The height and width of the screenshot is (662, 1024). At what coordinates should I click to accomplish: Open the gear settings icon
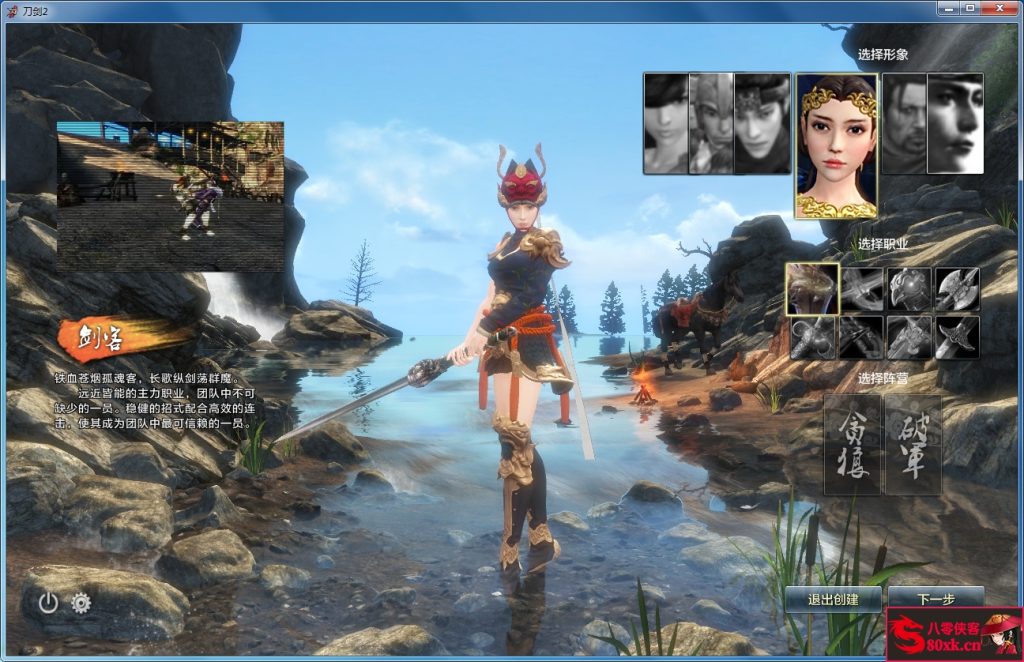pos(81,602)
